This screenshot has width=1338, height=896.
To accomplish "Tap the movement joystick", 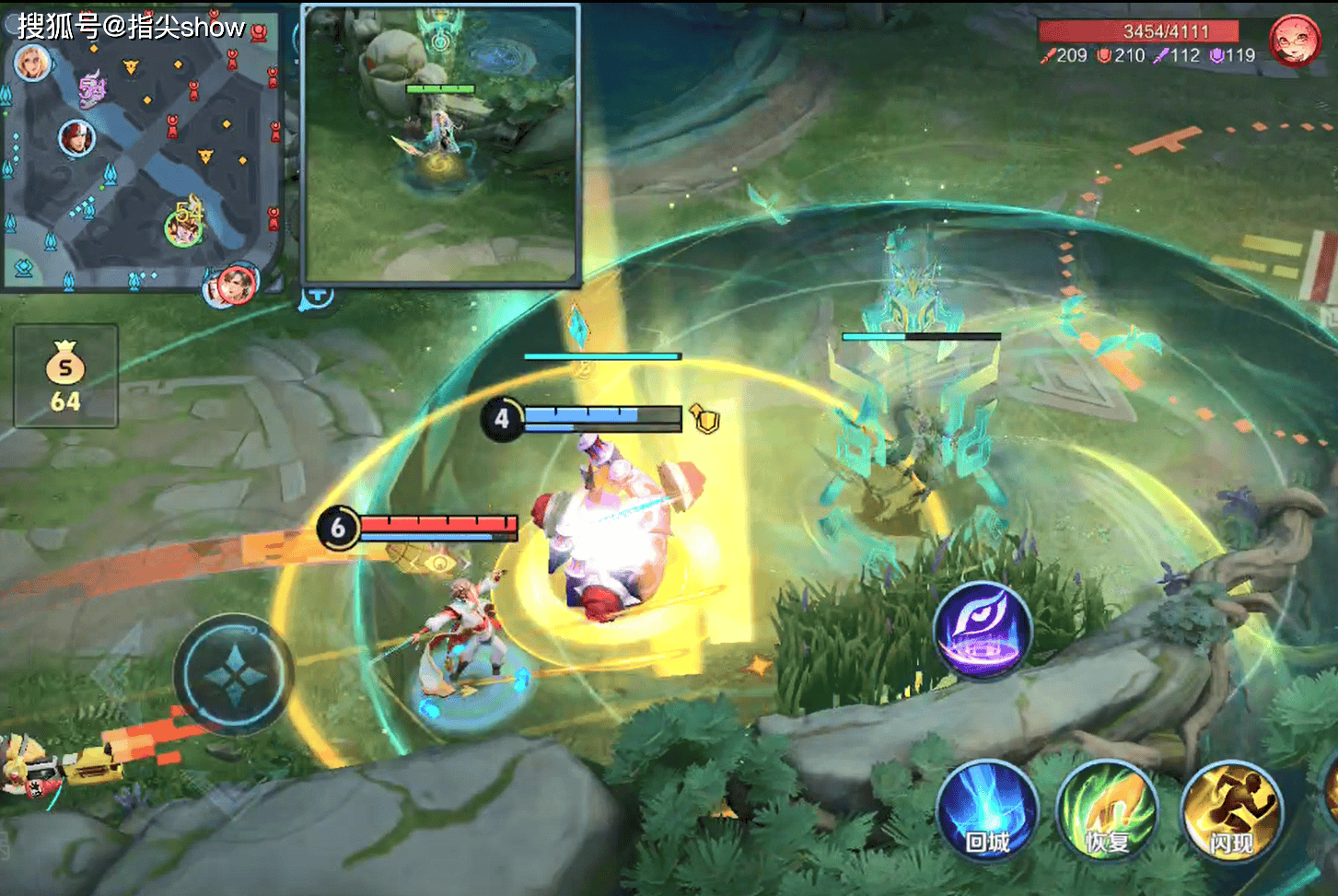I will point(235,675).
